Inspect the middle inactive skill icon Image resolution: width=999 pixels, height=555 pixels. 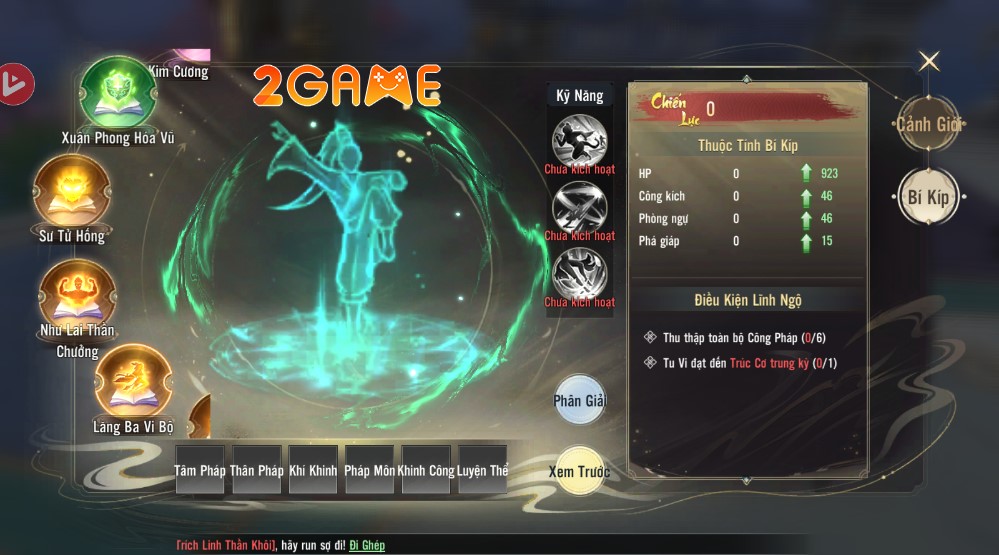tap(579, 206)
